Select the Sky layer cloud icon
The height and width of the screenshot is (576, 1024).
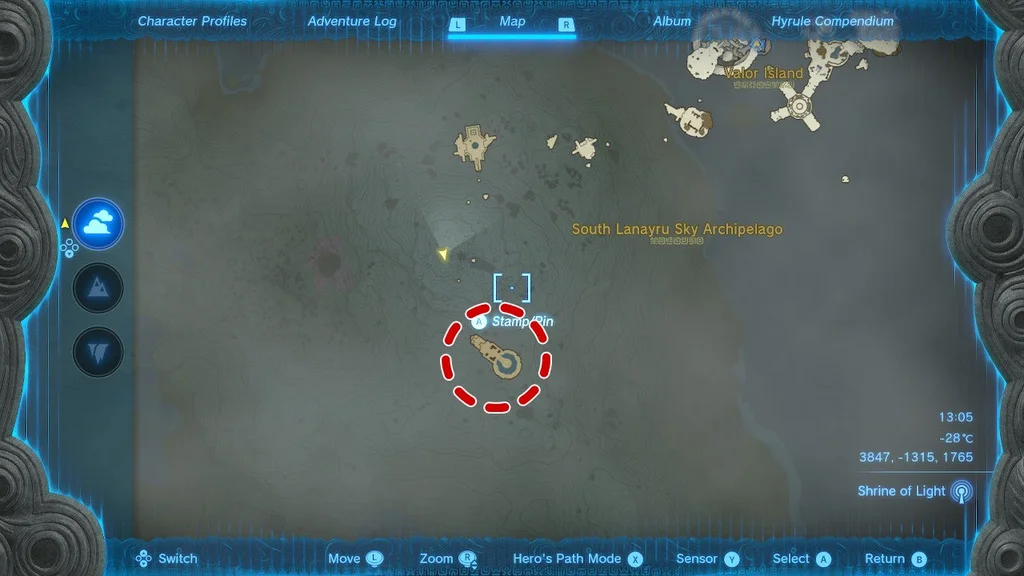(x=98, y=224)
